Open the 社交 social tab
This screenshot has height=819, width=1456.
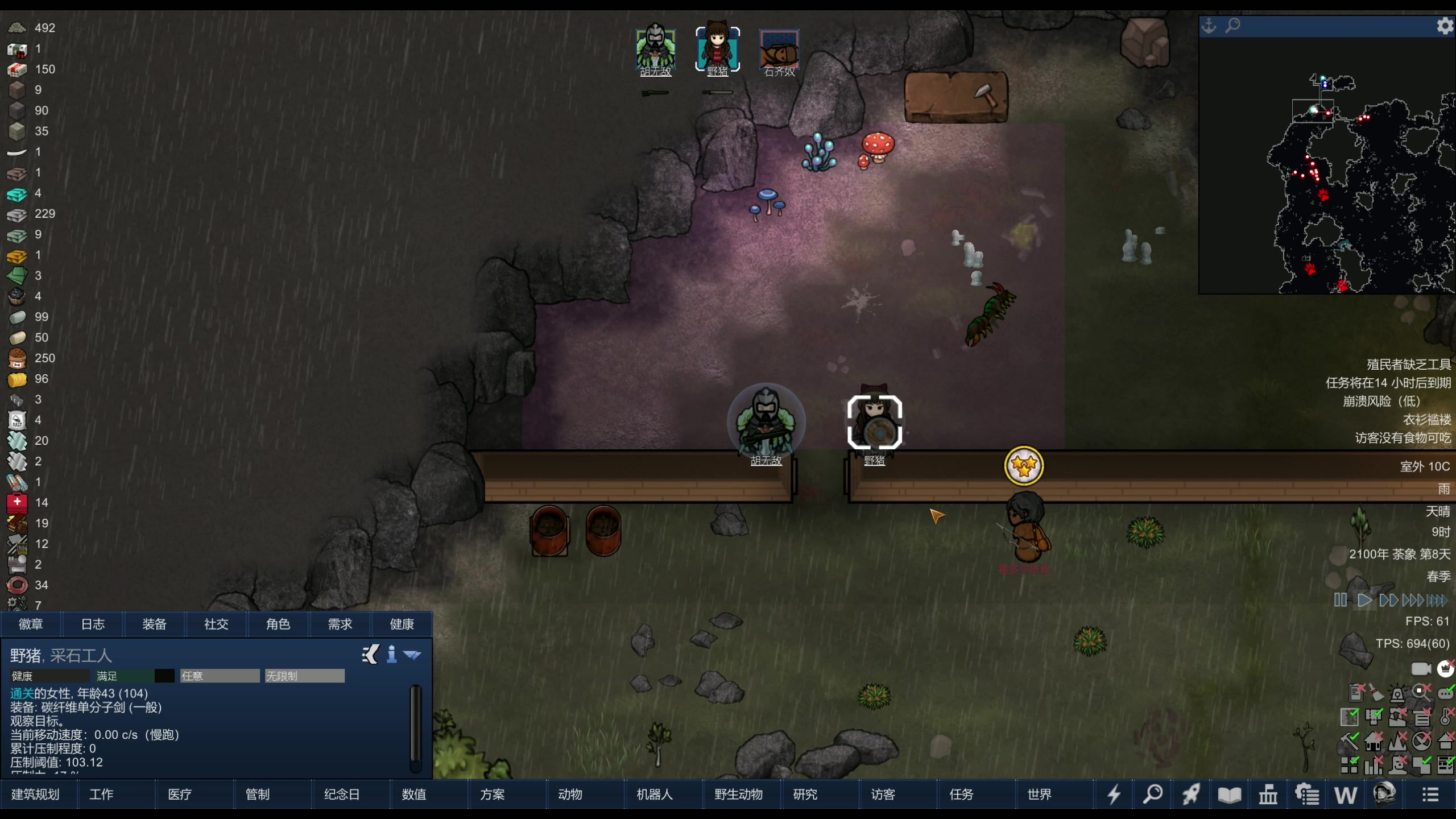[216, 624]
